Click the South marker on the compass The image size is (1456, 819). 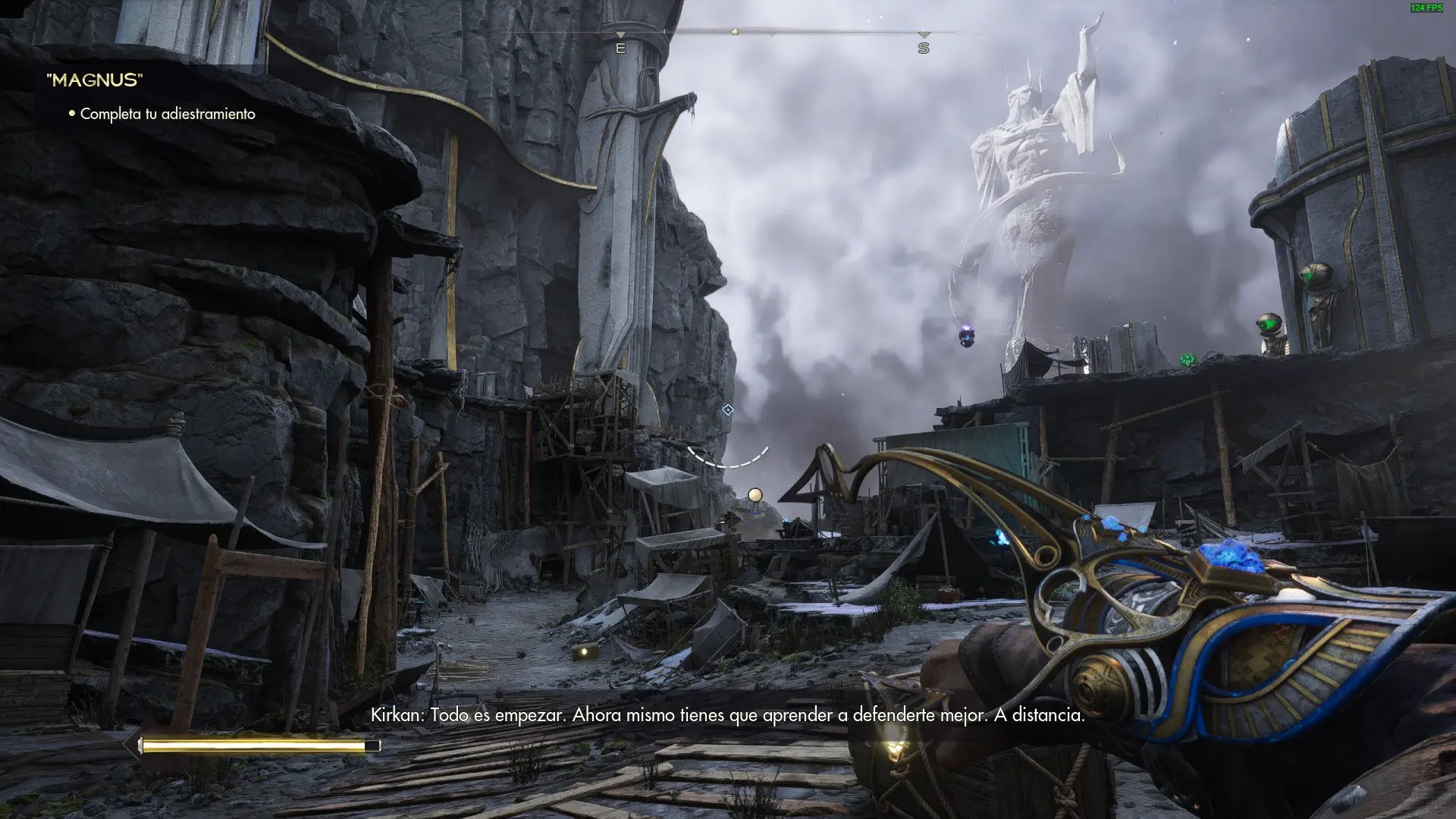pos(923,48)
